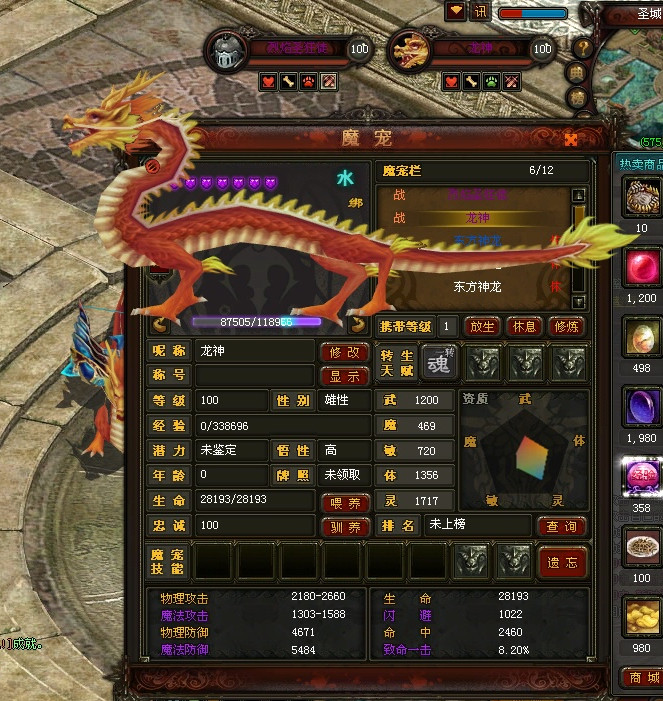
Task: Click the 放生 release pet button
Action: coord(482,326)
